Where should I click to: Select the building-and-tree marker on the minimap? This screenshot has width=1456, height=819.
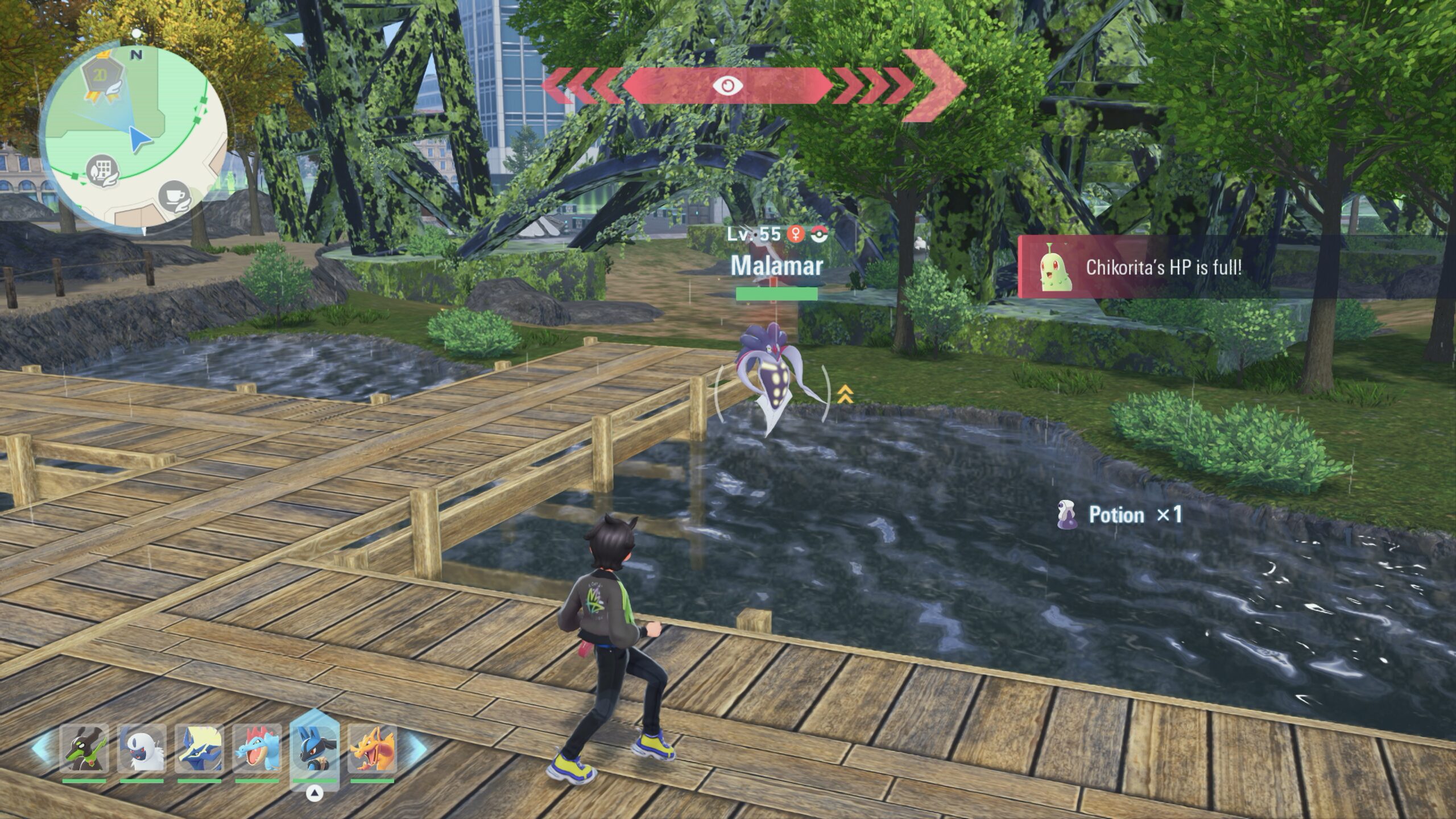(102, 170)
